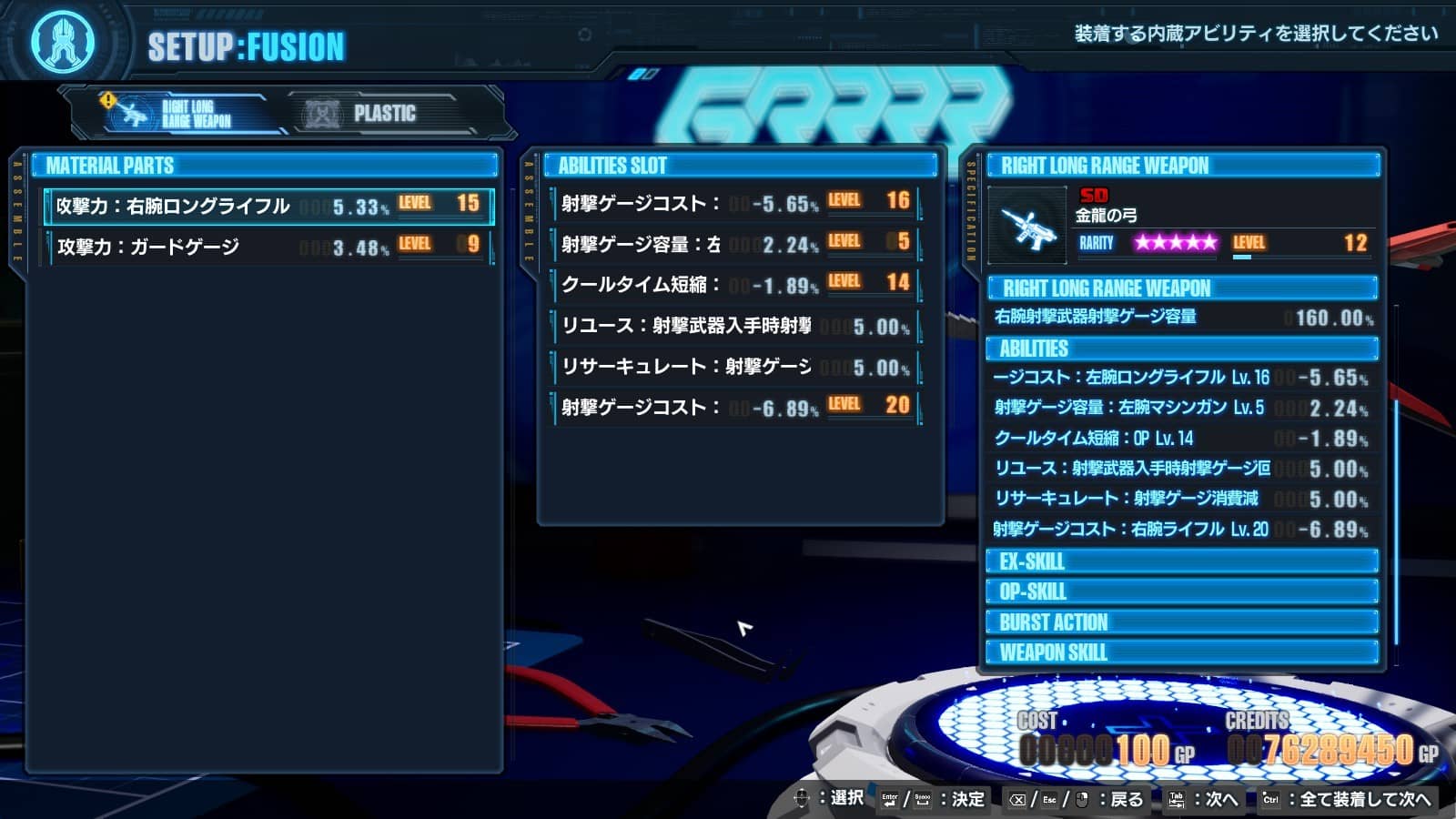Click the wrench icon on the PLASTIC tab
The image size is (1456, 819).
click(319, 113)
